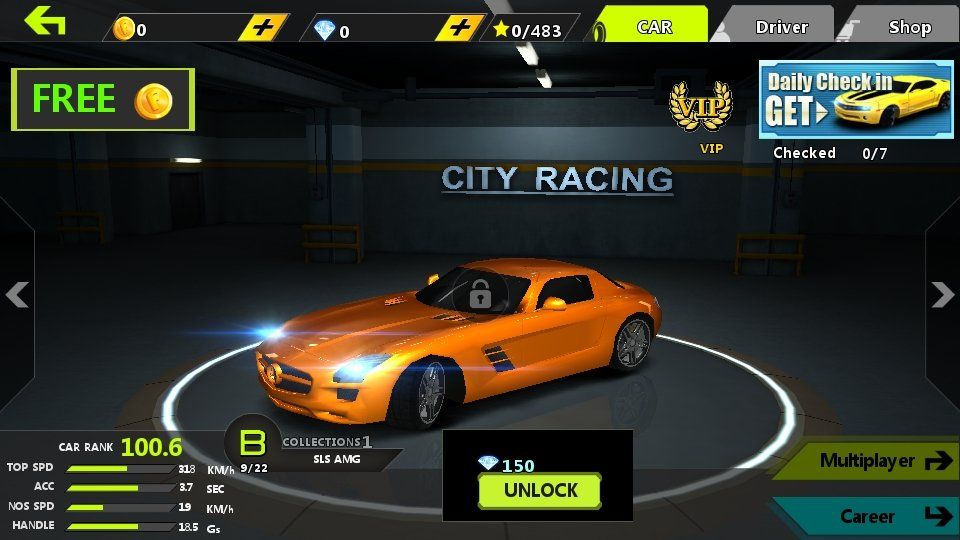Open the Driver tab
This screenshot has width=960, height=540.
pyautogui.click(x=781, y=26)
